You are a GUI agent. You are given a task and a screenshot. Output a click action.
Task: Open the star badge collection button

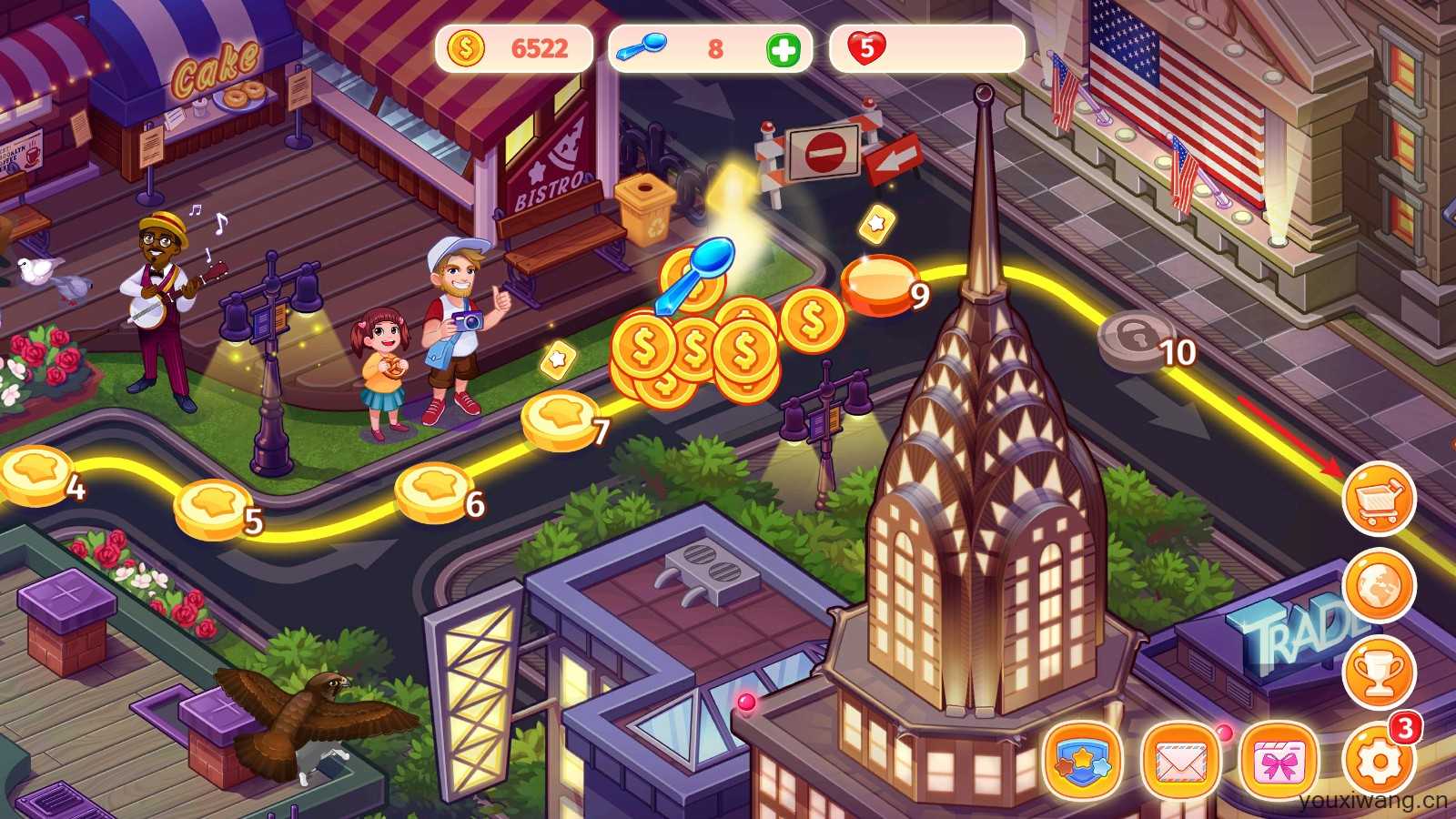(x=1083, y=761)
